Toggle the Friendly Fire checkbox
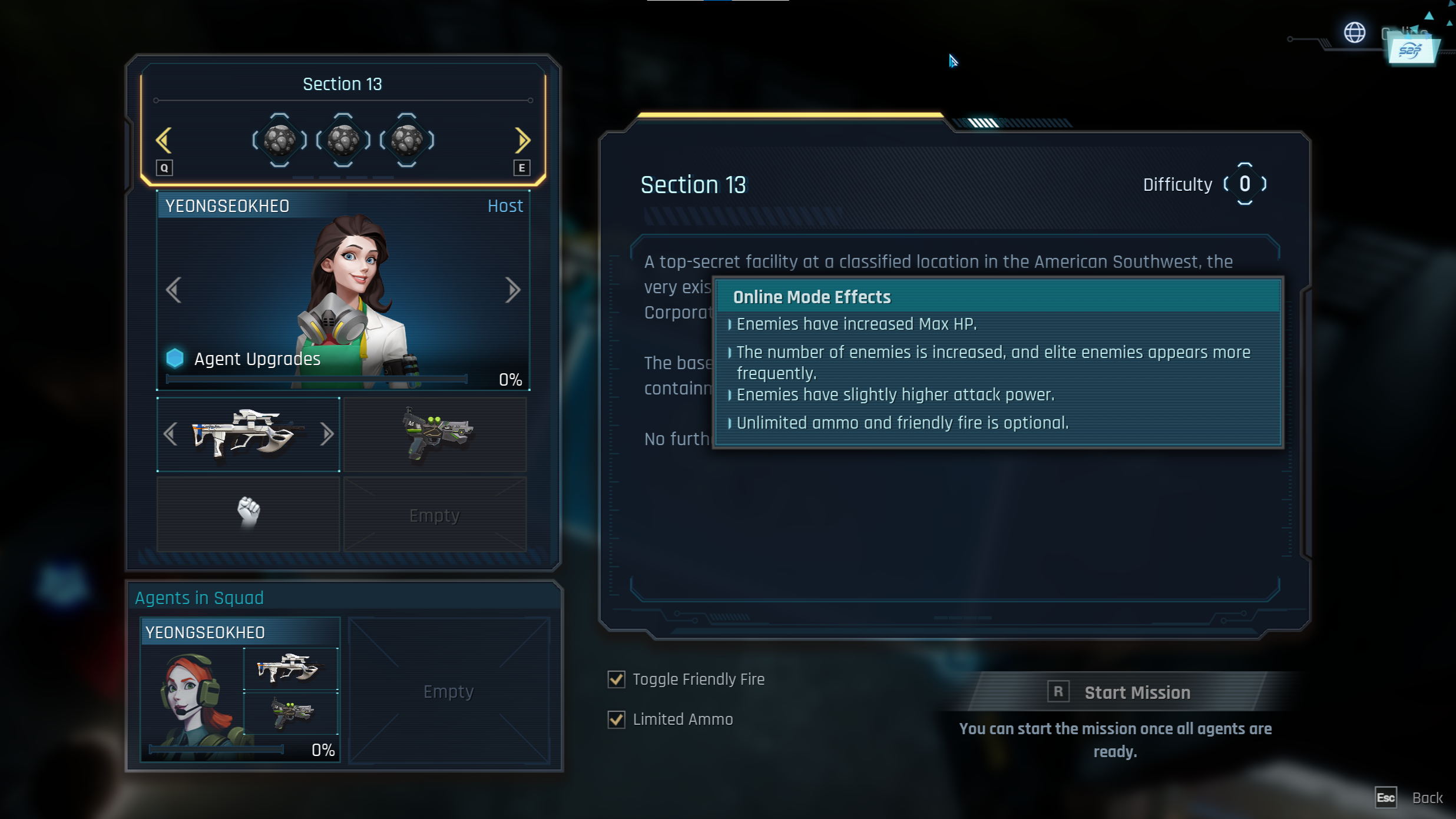Image resolution: width=1456 pixels, height=819 pixels. click(x=616, y=679)
